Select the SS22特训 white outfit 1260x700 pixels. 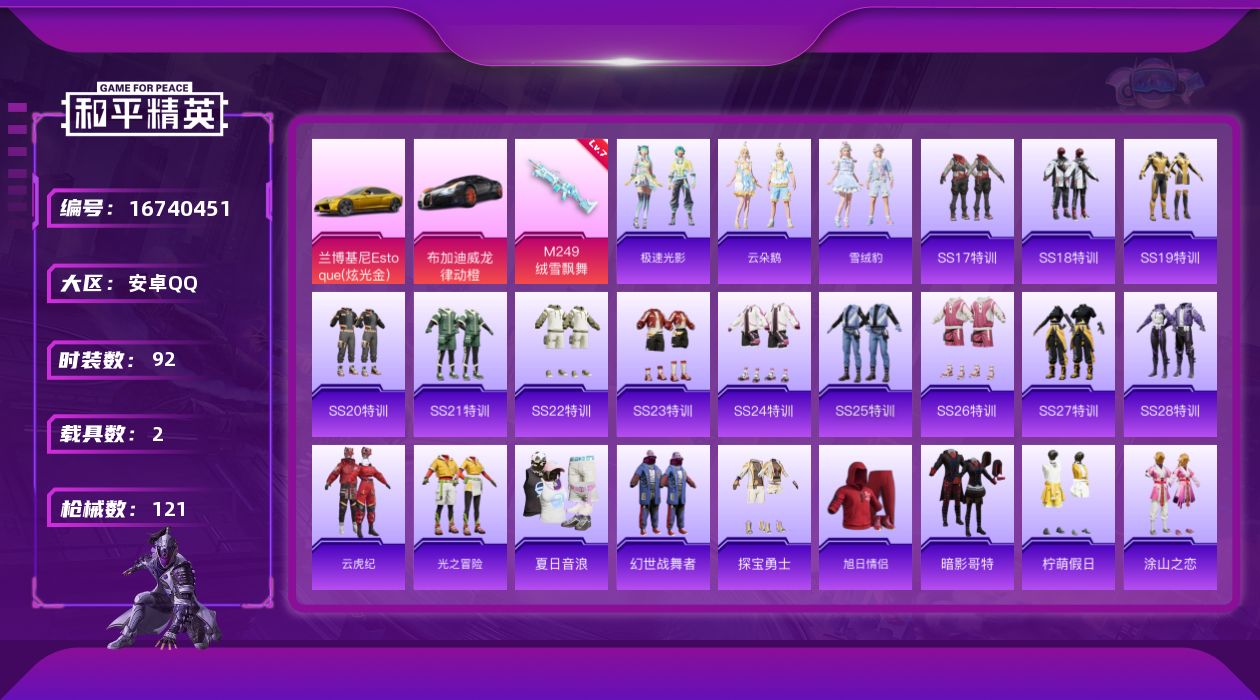click(561, 364)
